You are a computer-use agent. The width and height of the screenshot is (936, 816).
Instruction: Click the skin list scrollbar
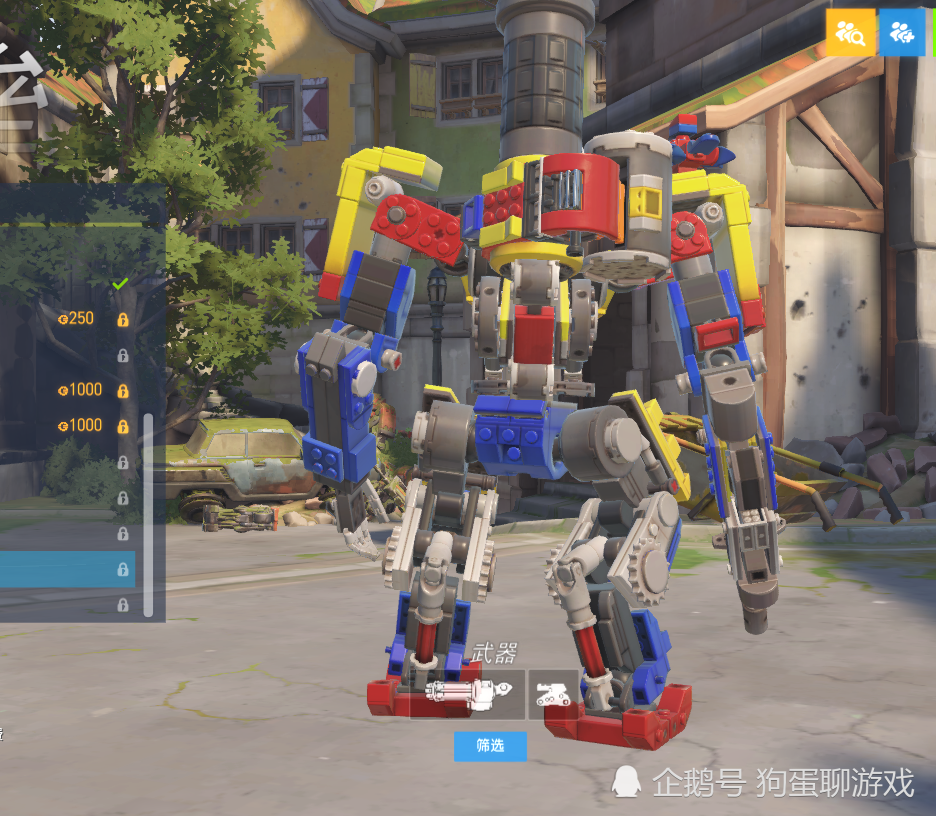[x=149, y=515]
